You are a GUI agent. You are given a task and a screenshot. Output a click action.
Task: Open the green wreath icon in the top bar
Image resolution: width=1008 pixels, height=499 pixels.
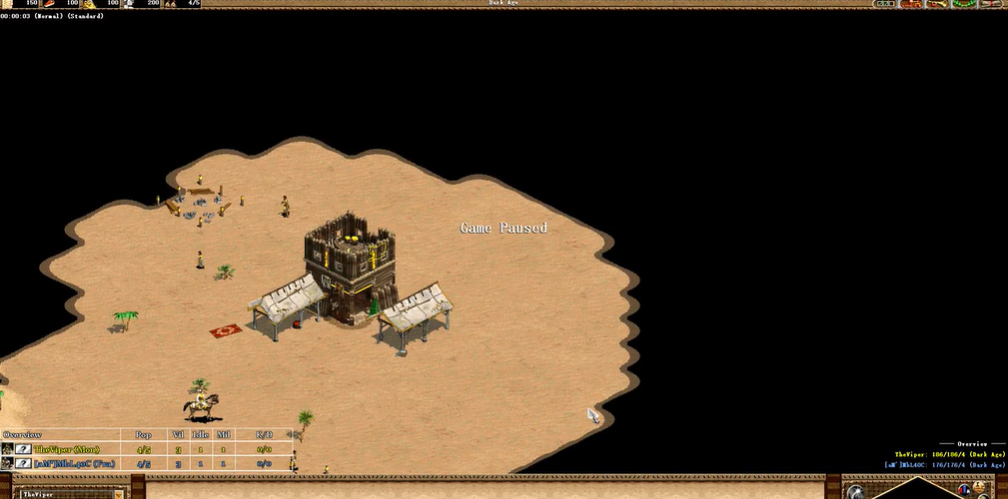(x=962, y=4)
